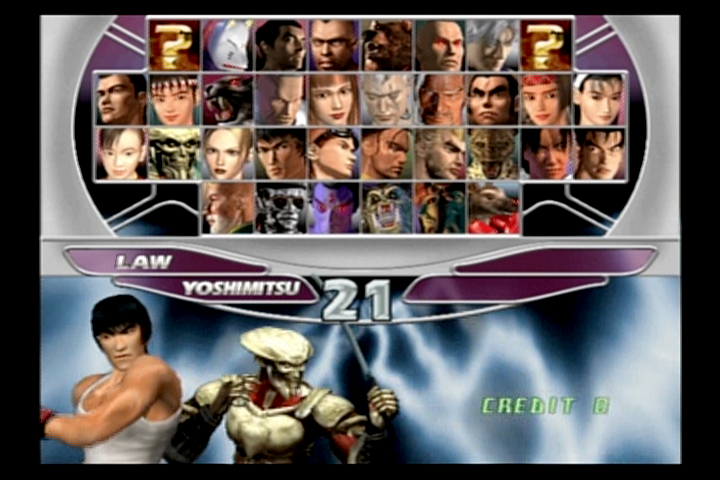Select the kangaroo with red boxing gloves
This screenshot has height=480, width=720.
(494, 207)
